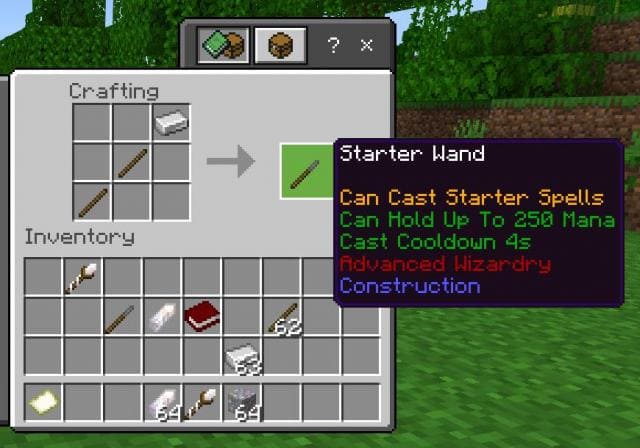Open the question mark help button

pyautogui.click(x=334, y=46)
